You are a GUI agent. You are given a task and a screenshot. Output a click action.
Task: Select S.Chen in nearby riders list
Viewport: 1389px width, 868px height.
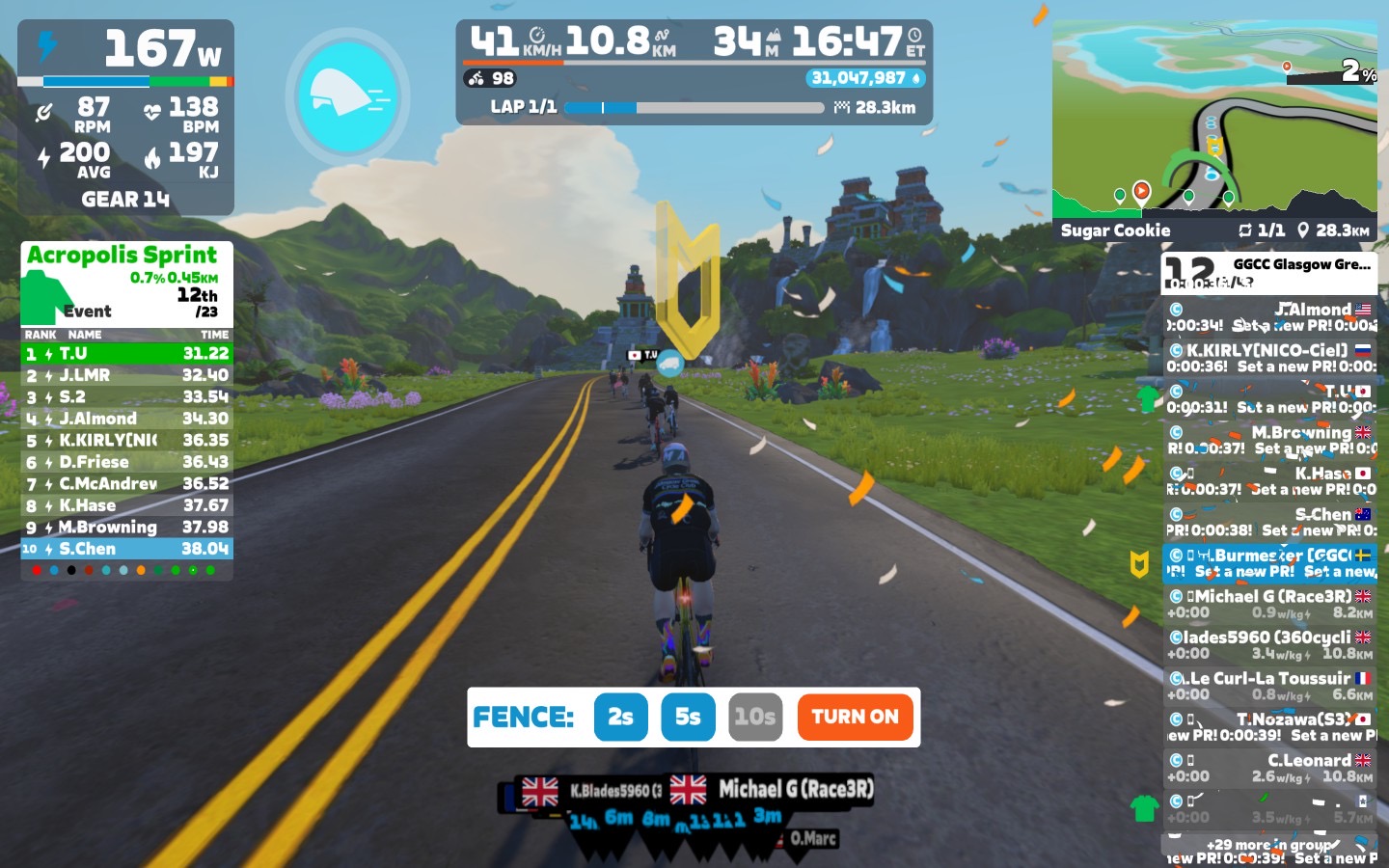pos(1269,522)
